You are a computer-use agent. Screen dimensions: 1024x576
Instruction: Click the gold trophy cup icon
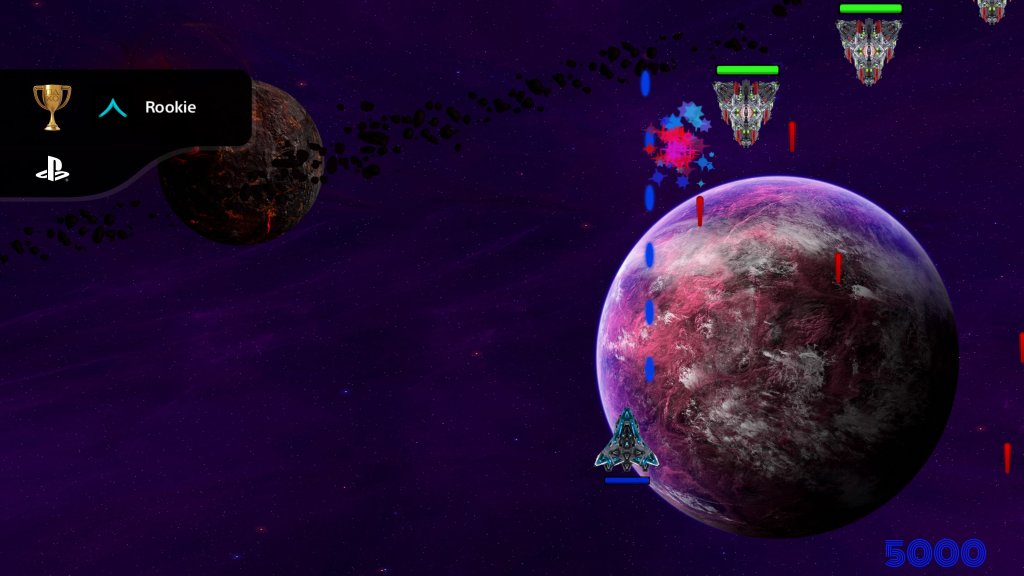(x=52, y=106)
